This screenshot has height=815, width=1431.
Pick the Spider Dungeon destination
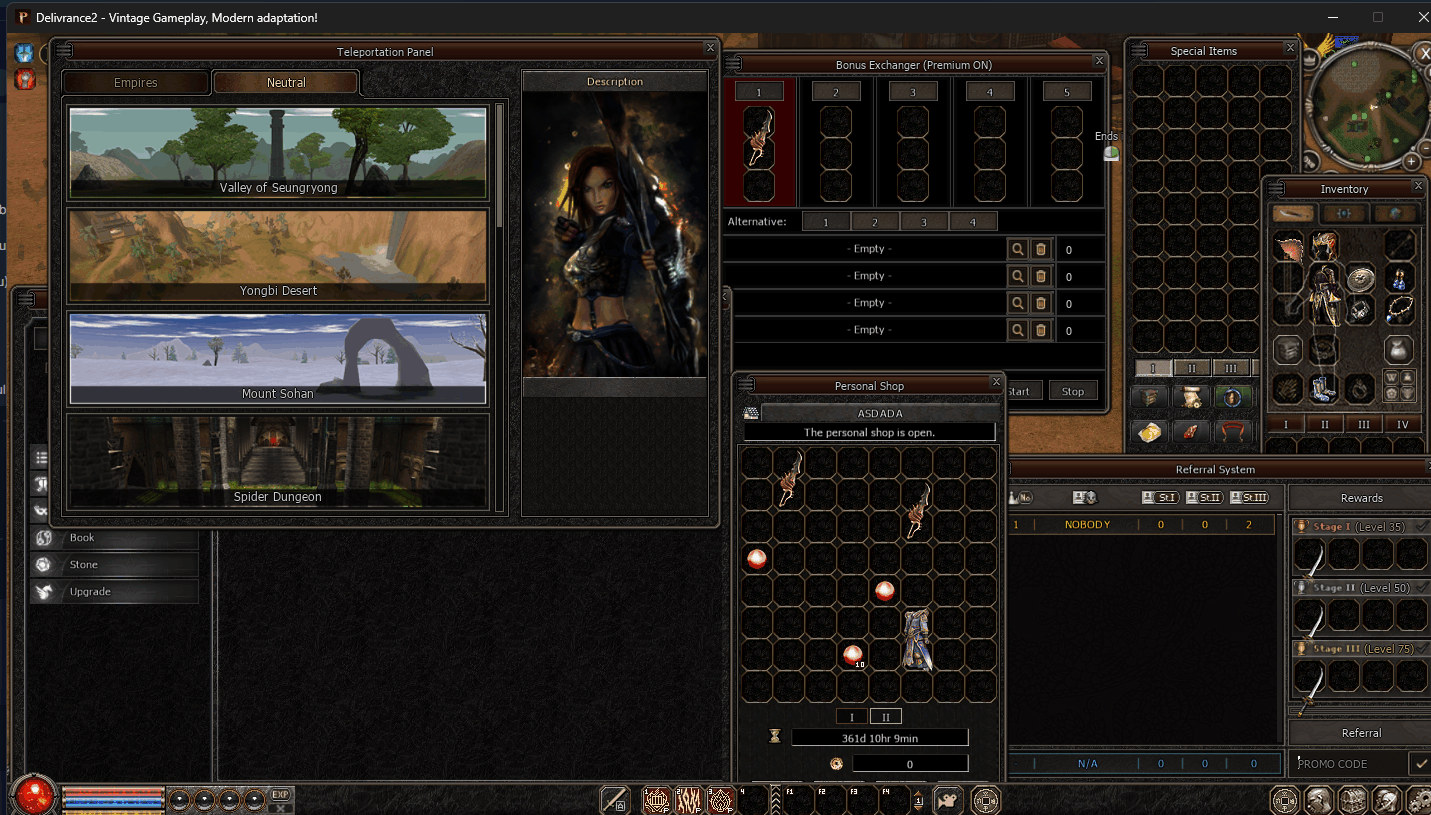(x=278, y=461)
